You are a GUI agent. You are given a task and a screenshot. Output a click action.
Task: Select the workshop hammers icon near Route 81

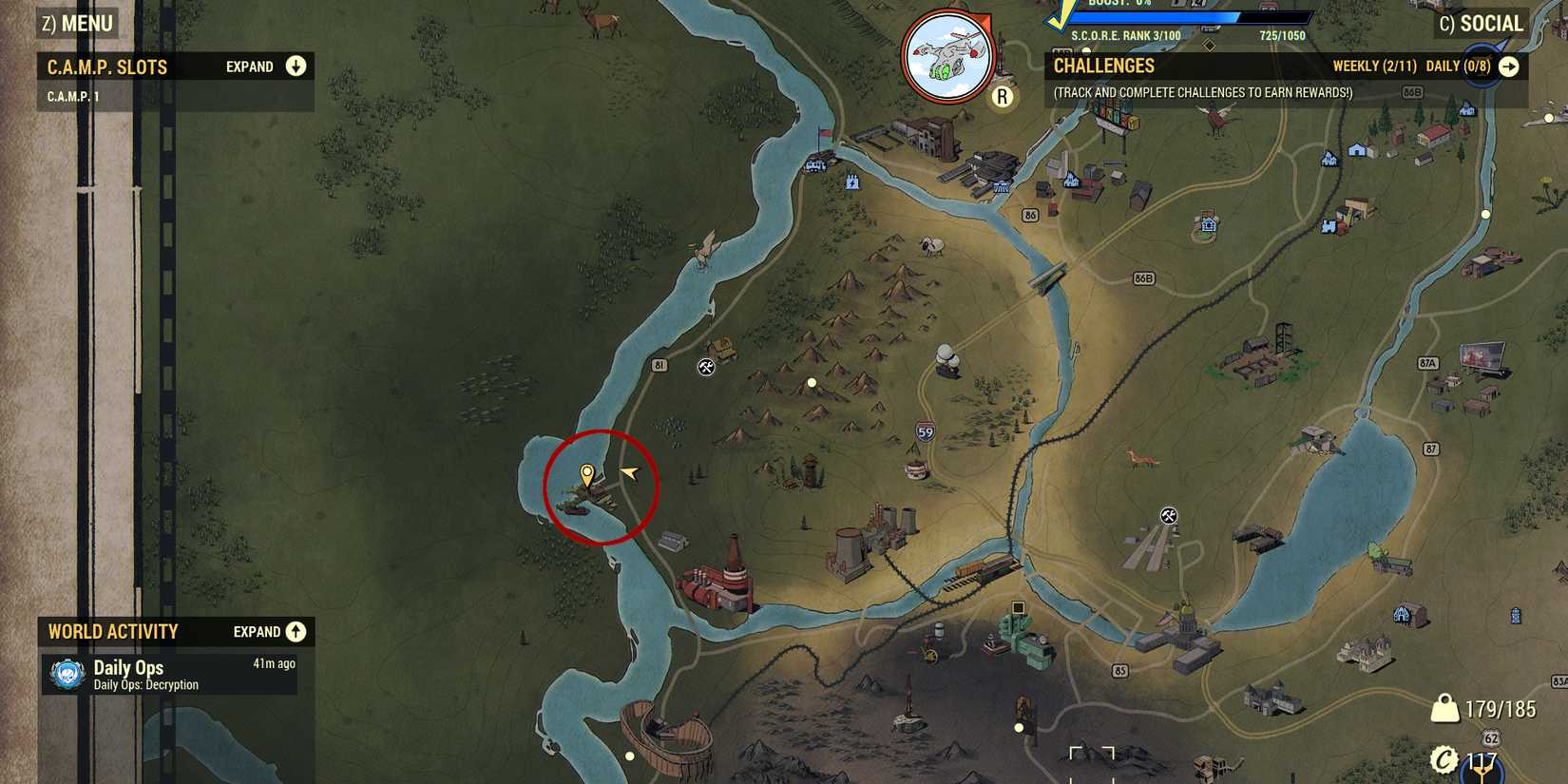pos(704,366)
